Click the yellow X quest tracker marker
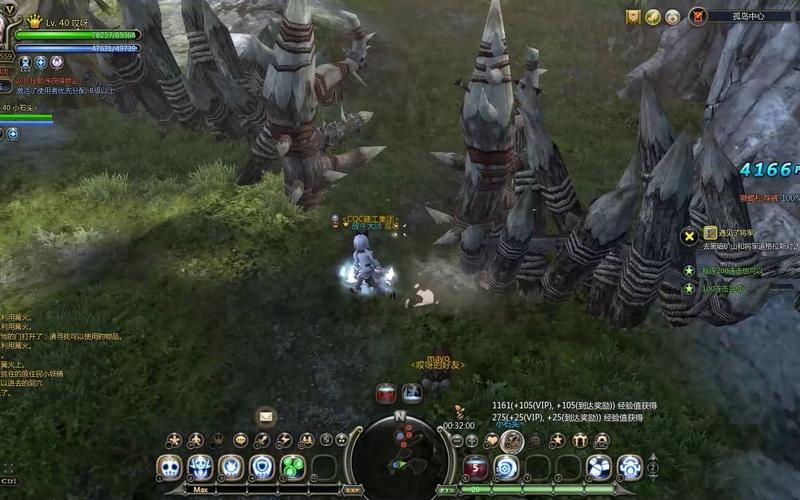The height and width of the screenshot is (500, 800). 688,236
